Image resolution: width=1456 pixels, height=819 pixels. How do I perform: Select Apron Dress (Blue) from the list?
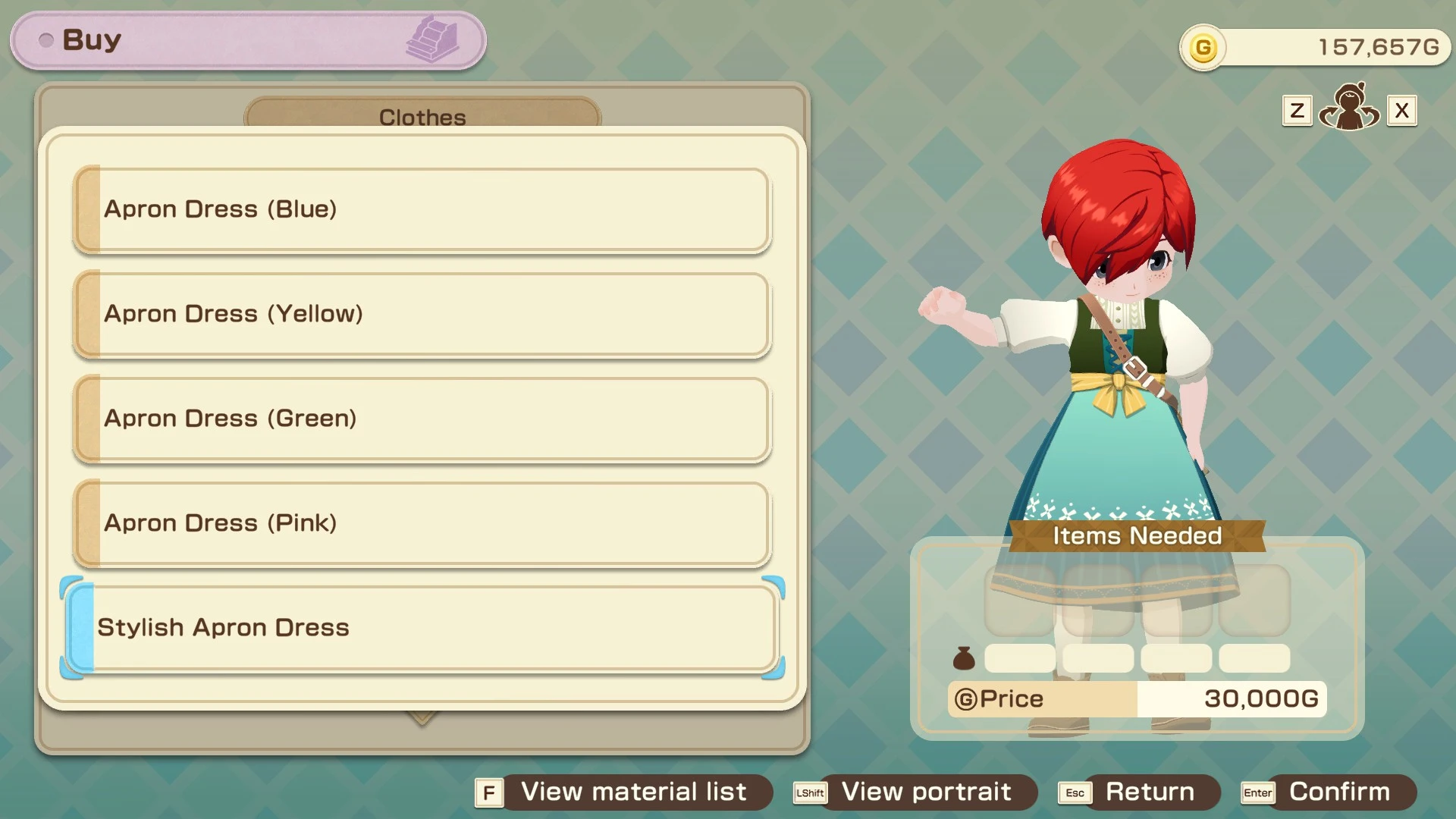(x=422, y=209)
